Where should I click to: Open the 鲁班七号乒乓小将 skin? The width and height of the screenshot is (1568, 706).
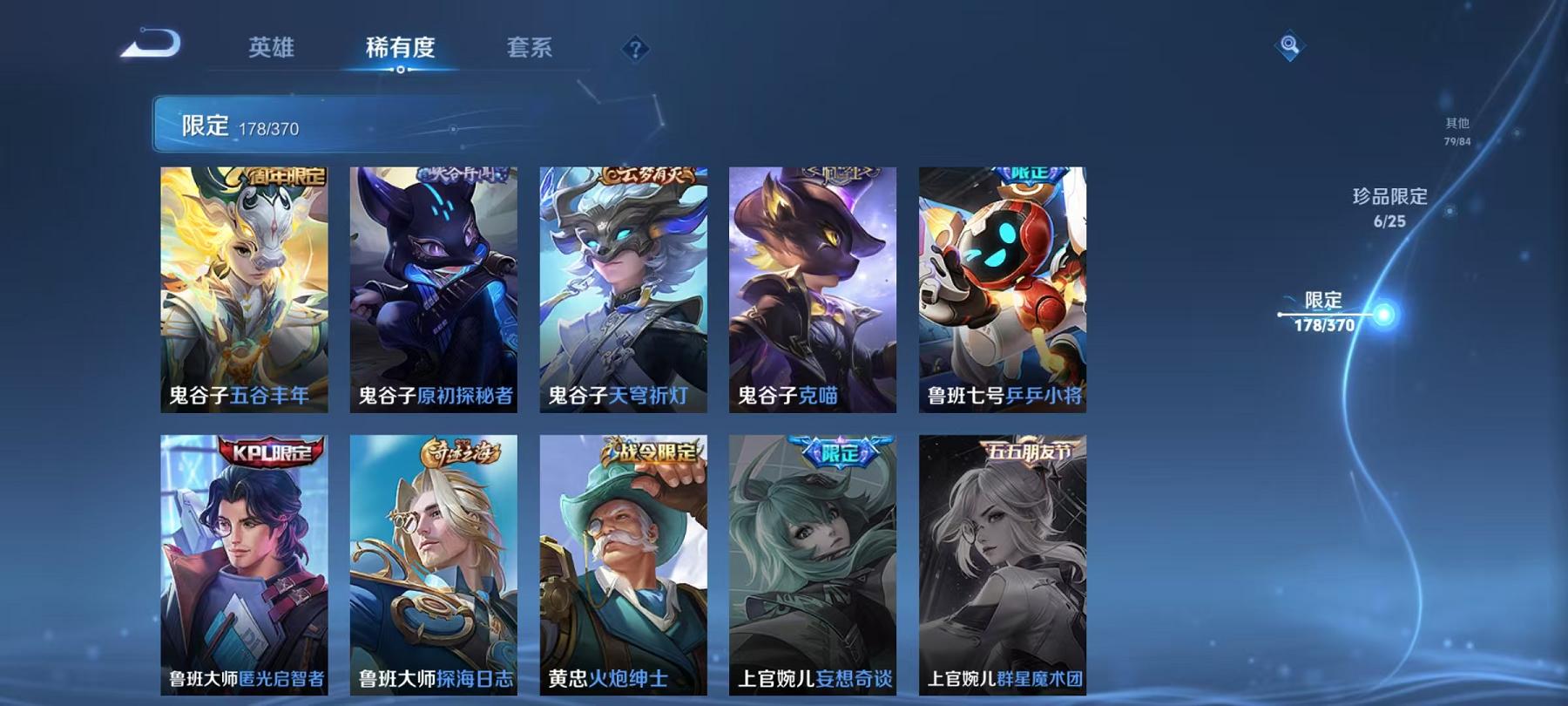[x=998, y=288]
